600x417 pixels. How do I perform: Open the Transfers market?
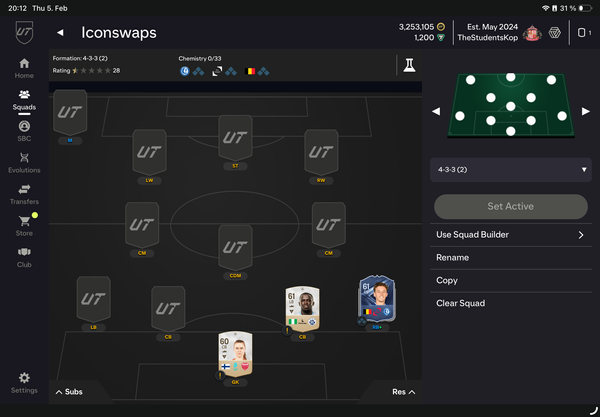coord(24,194)
